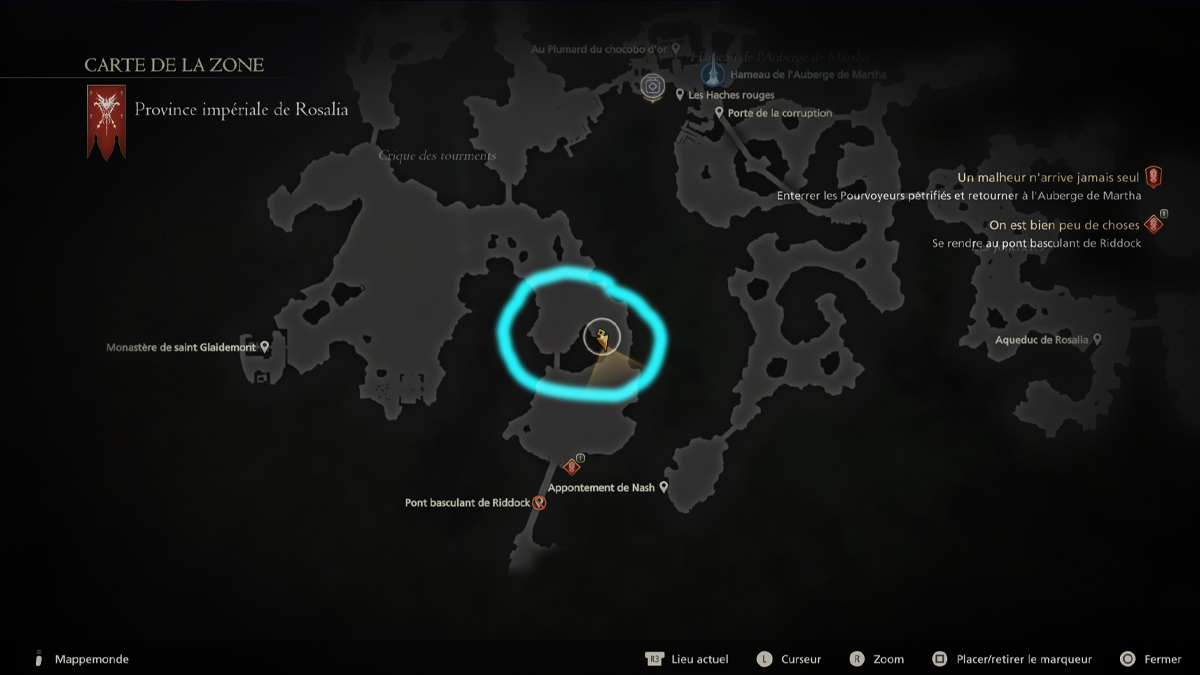
Task: Click the red quest marker near Riddock bridge
Action: [572, 466]
